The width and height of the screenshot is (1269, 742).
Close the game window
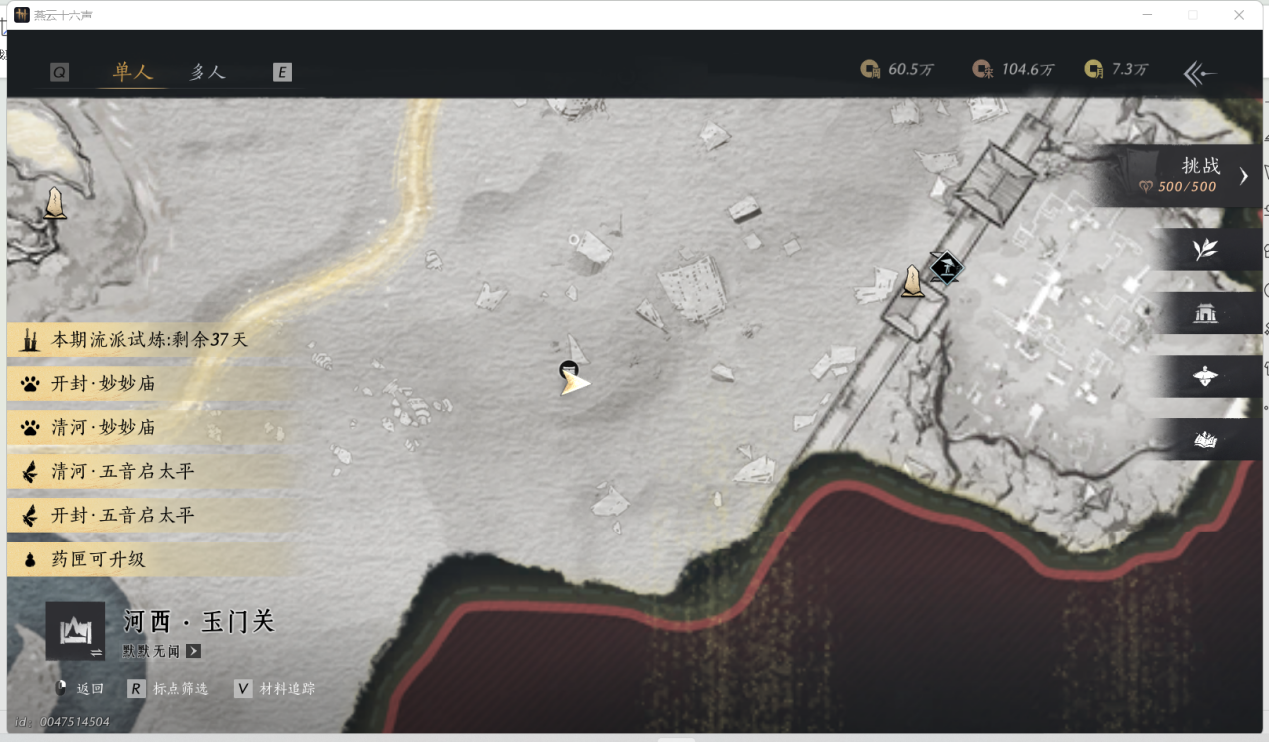(x=1239, y=15)
